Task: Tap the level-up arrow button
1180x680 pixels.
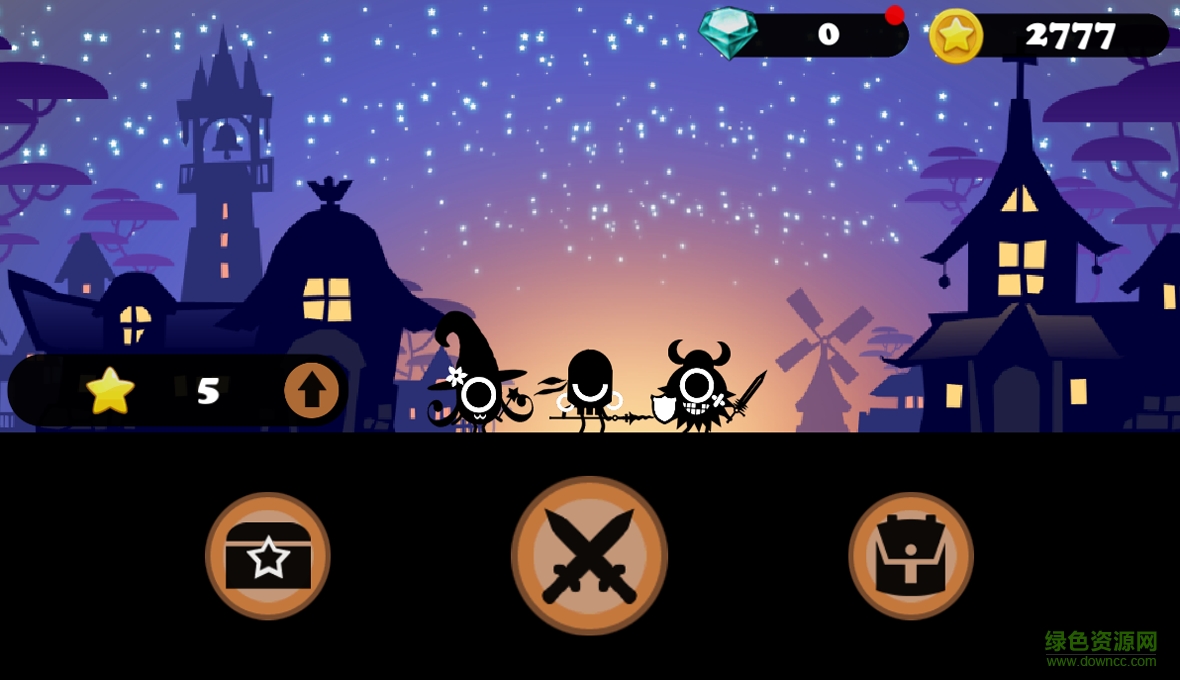Action: click(311, 390)
